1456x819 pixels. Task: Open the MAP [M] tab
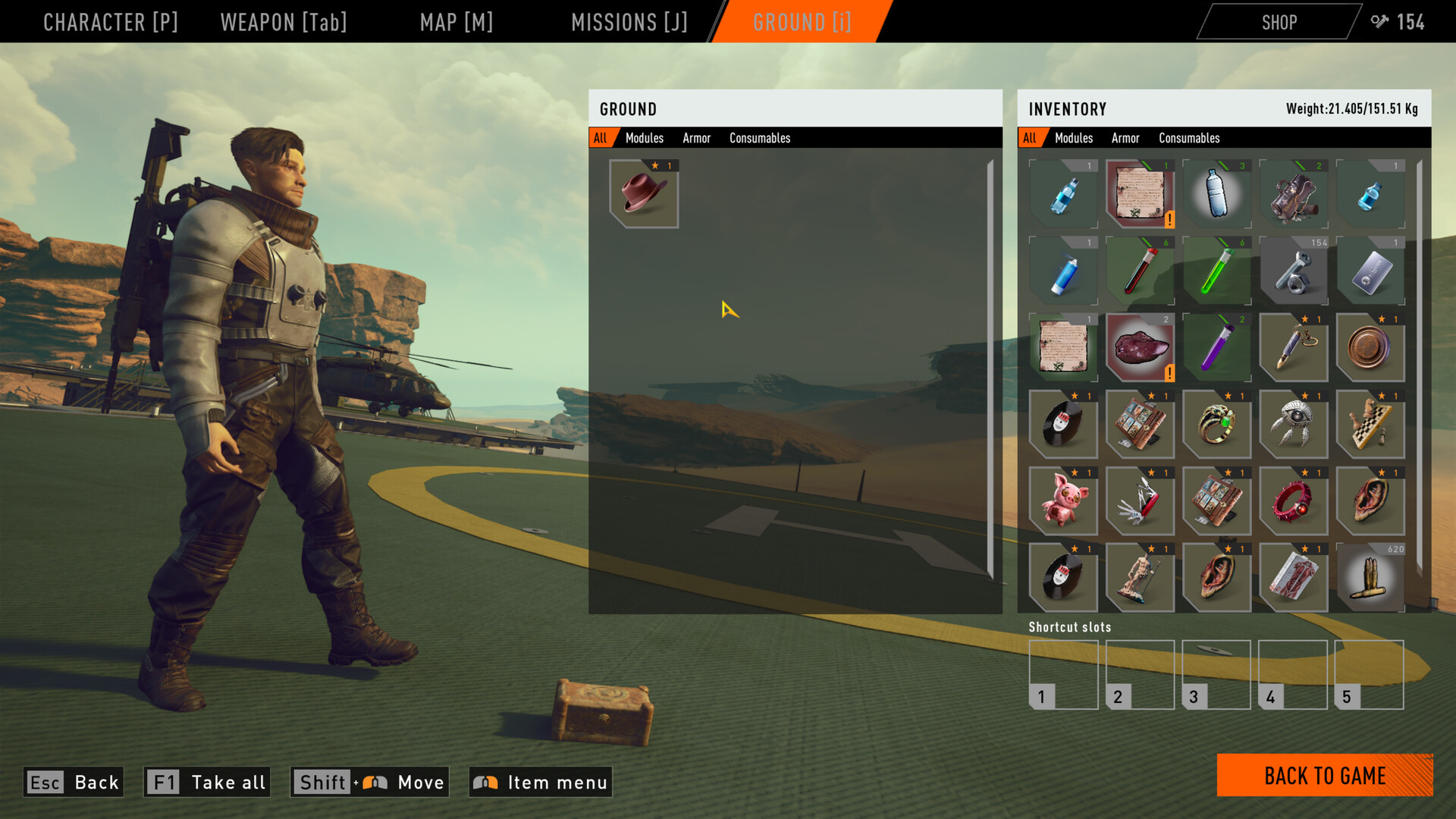[456, 22]
